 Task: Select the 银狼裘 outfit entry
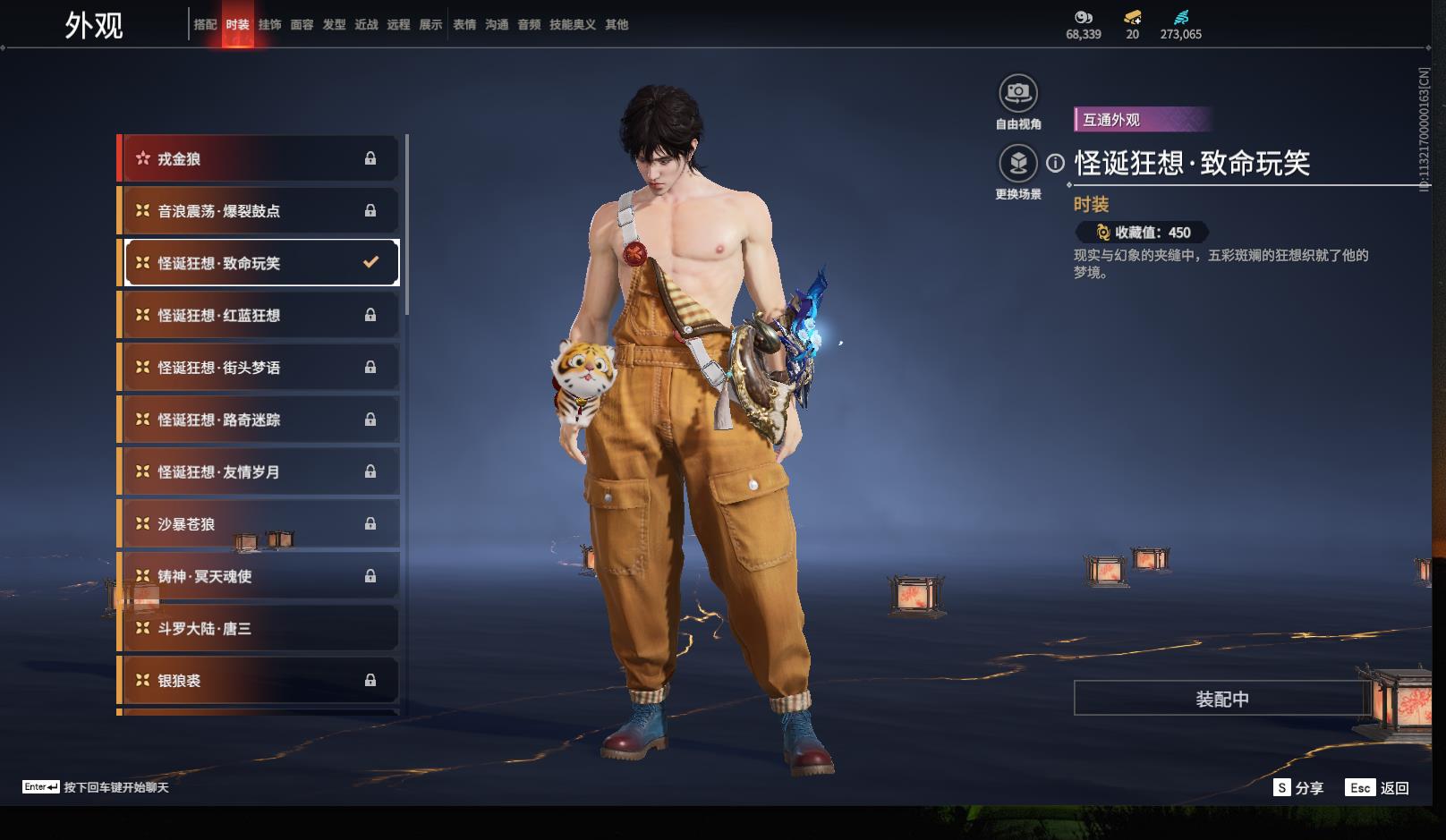[258, 681]
